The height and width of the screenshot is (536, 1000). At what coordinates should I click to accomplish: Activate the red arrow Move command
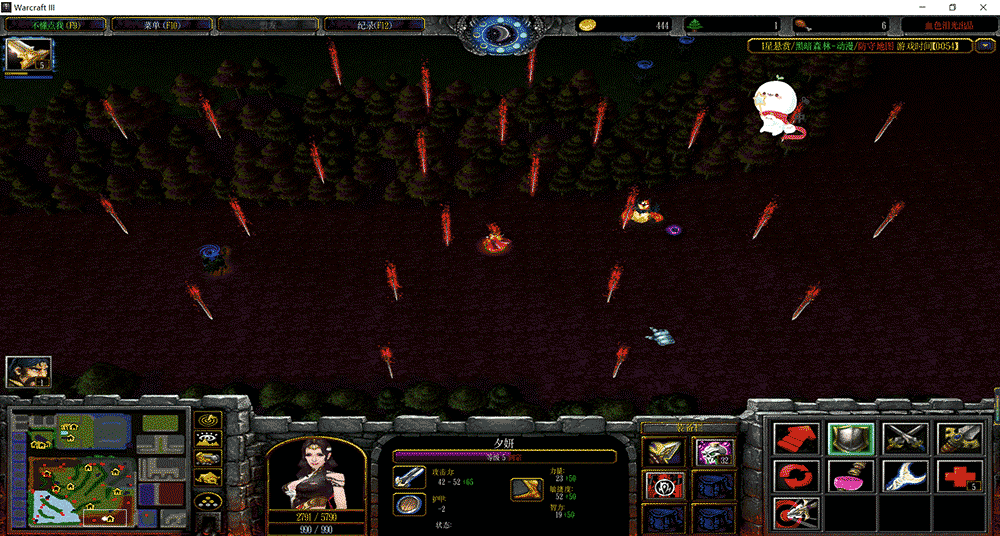[x=797, y=439]
